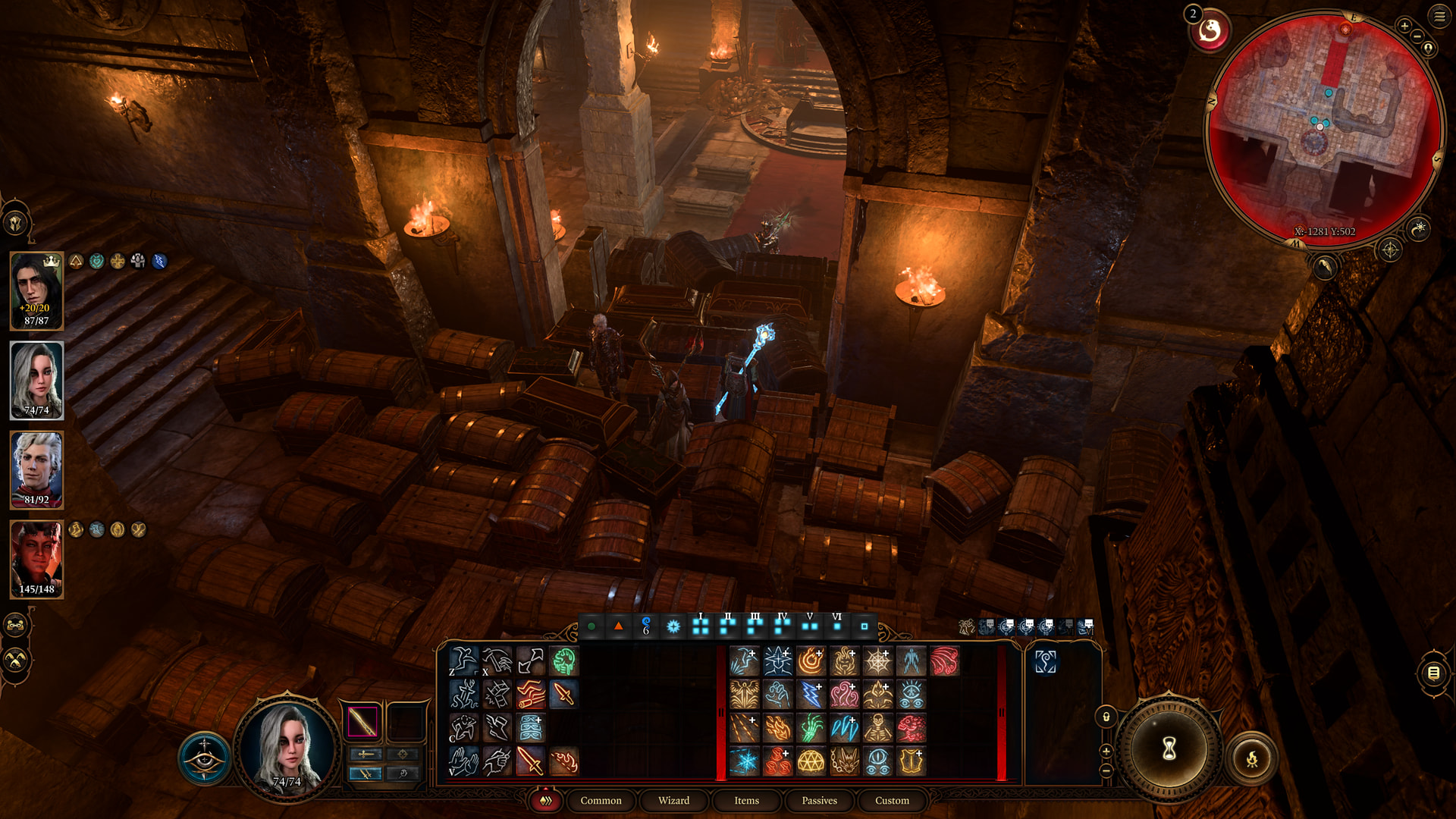Viewport: 1456px width, 819px height.
Task: Select the Items hotbar tab
Action: 746,800
